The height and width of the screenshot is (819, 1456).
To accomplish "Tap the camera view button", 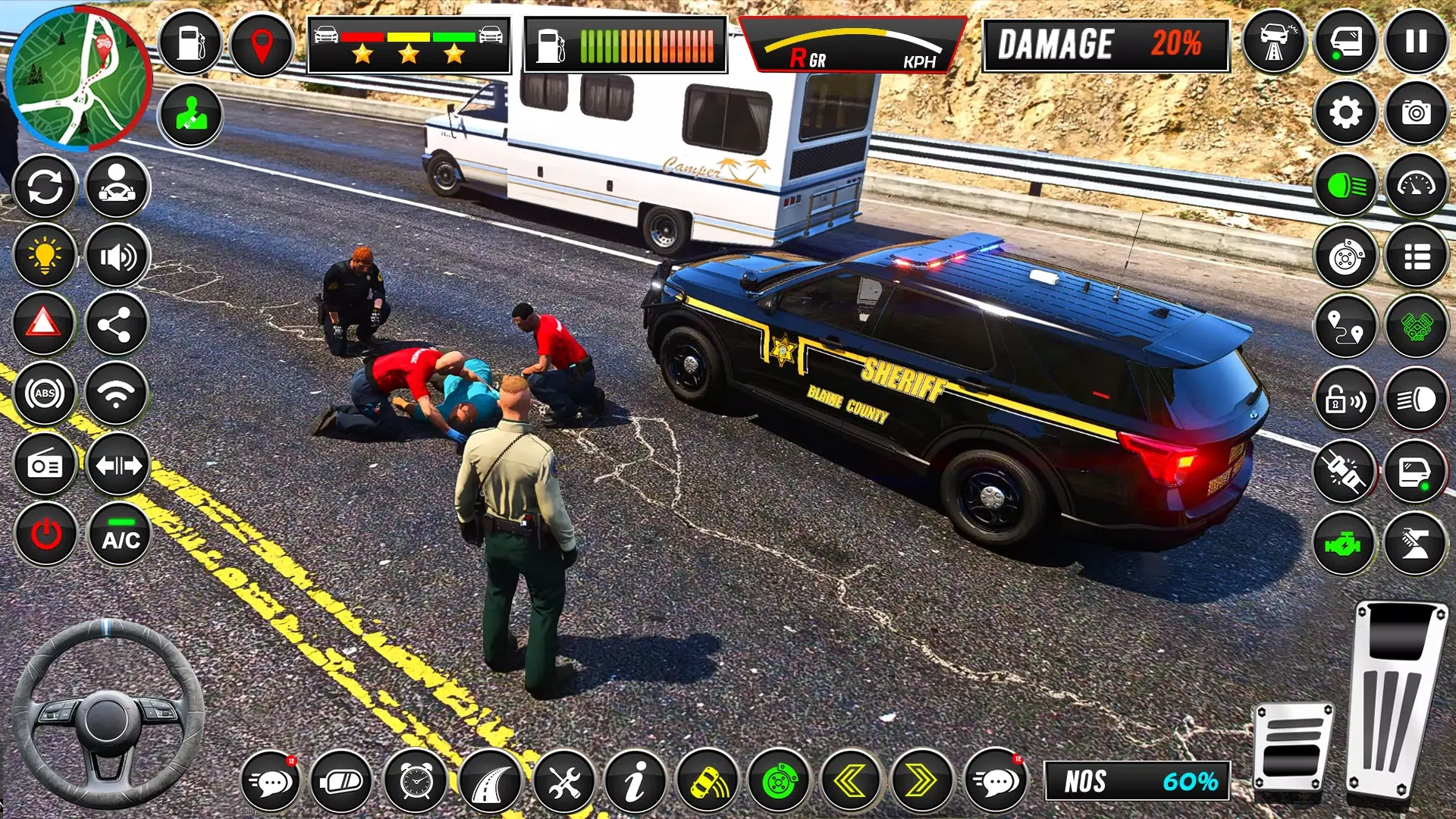I will click(x=1416, y=113).
